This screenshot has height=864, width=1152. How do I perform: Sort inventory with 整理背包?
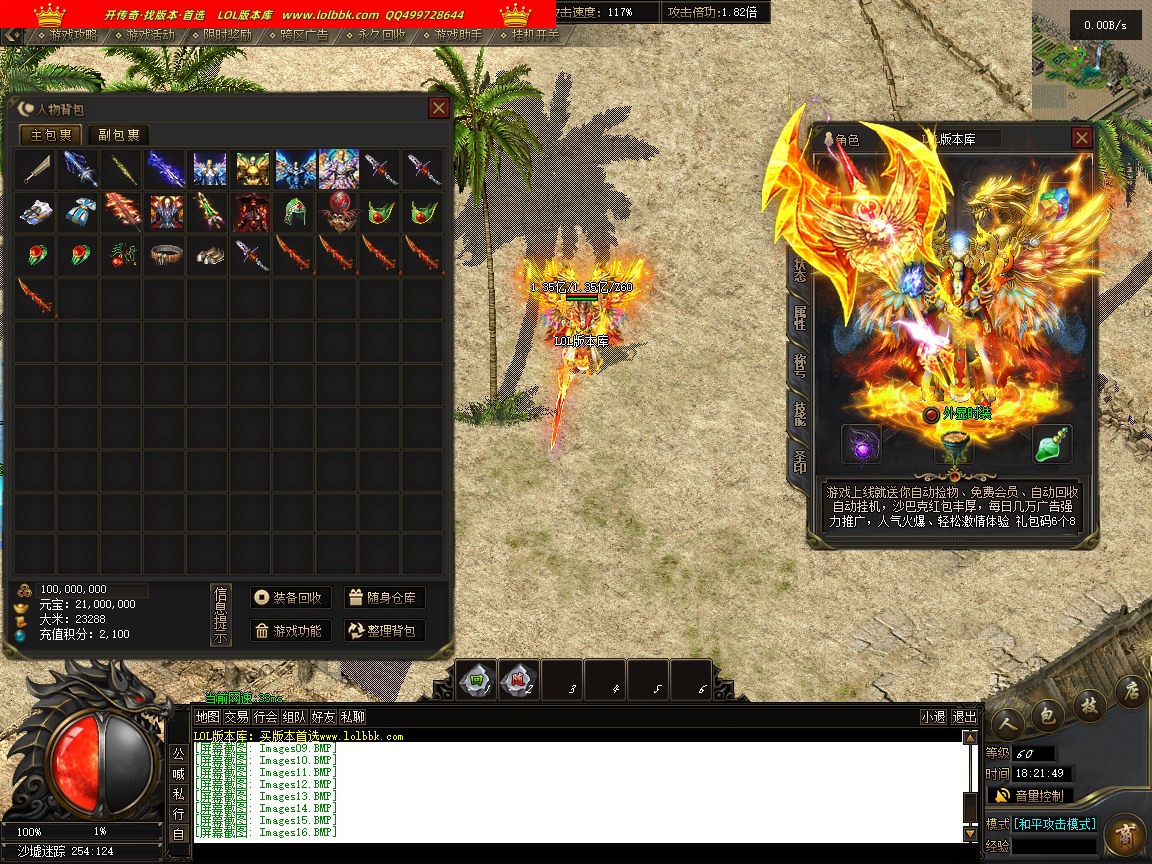click(x=385, y=631)
